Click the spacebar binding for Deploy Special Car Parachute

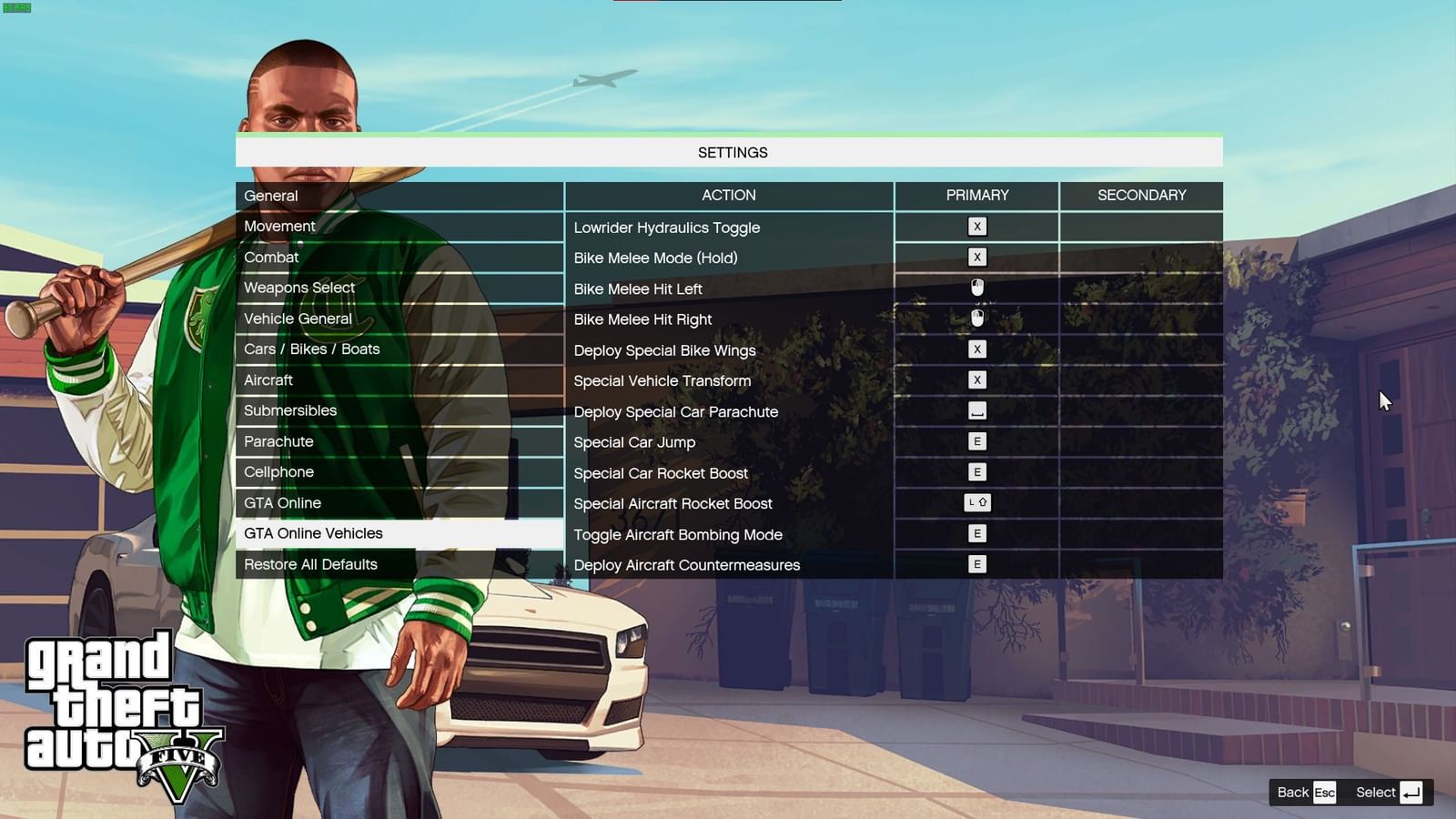click(x=976, y=411)
